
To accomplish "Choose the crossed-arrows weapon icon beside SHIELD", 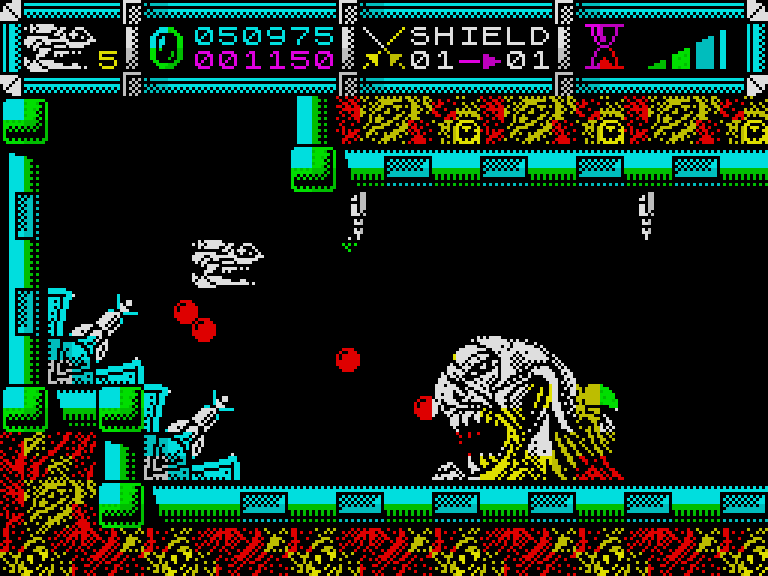I will [x=383, y=47].
